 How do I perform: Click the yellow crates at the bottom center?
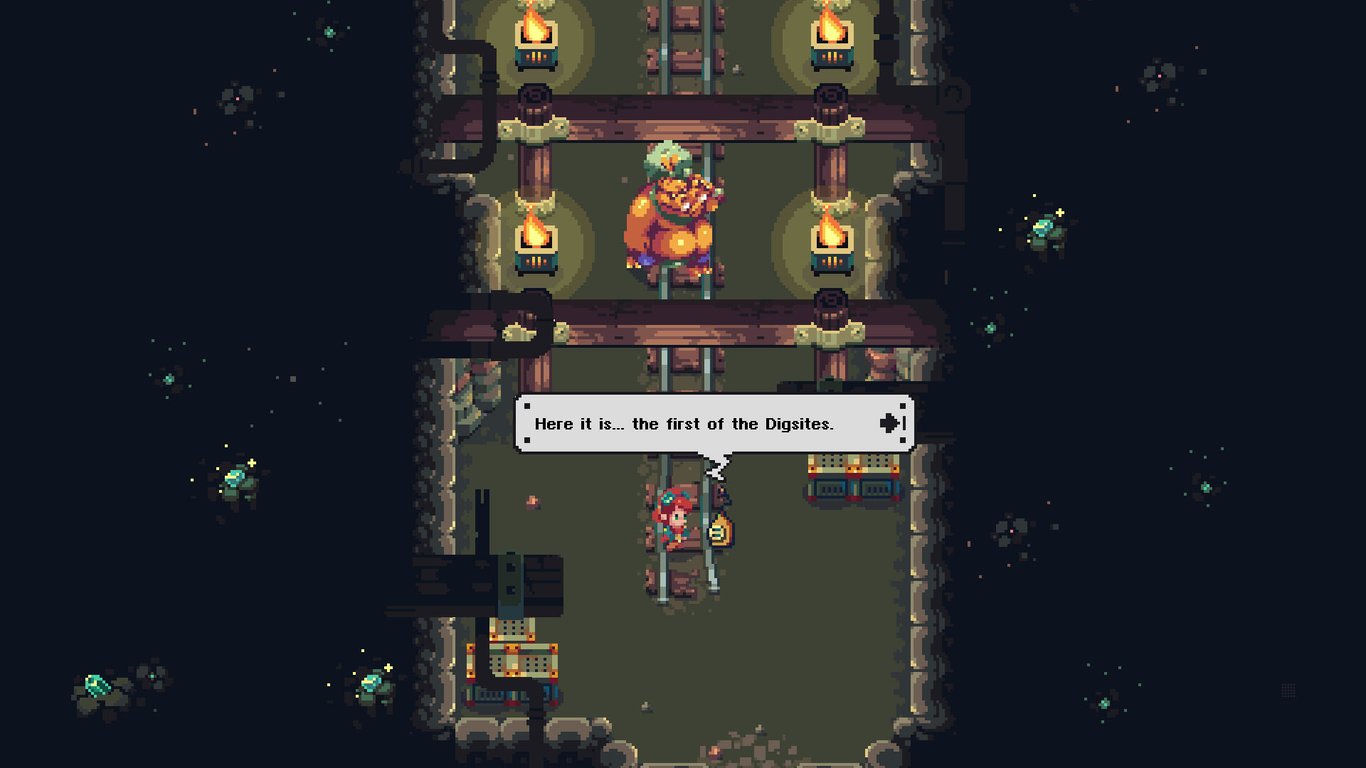click(520, 660)
